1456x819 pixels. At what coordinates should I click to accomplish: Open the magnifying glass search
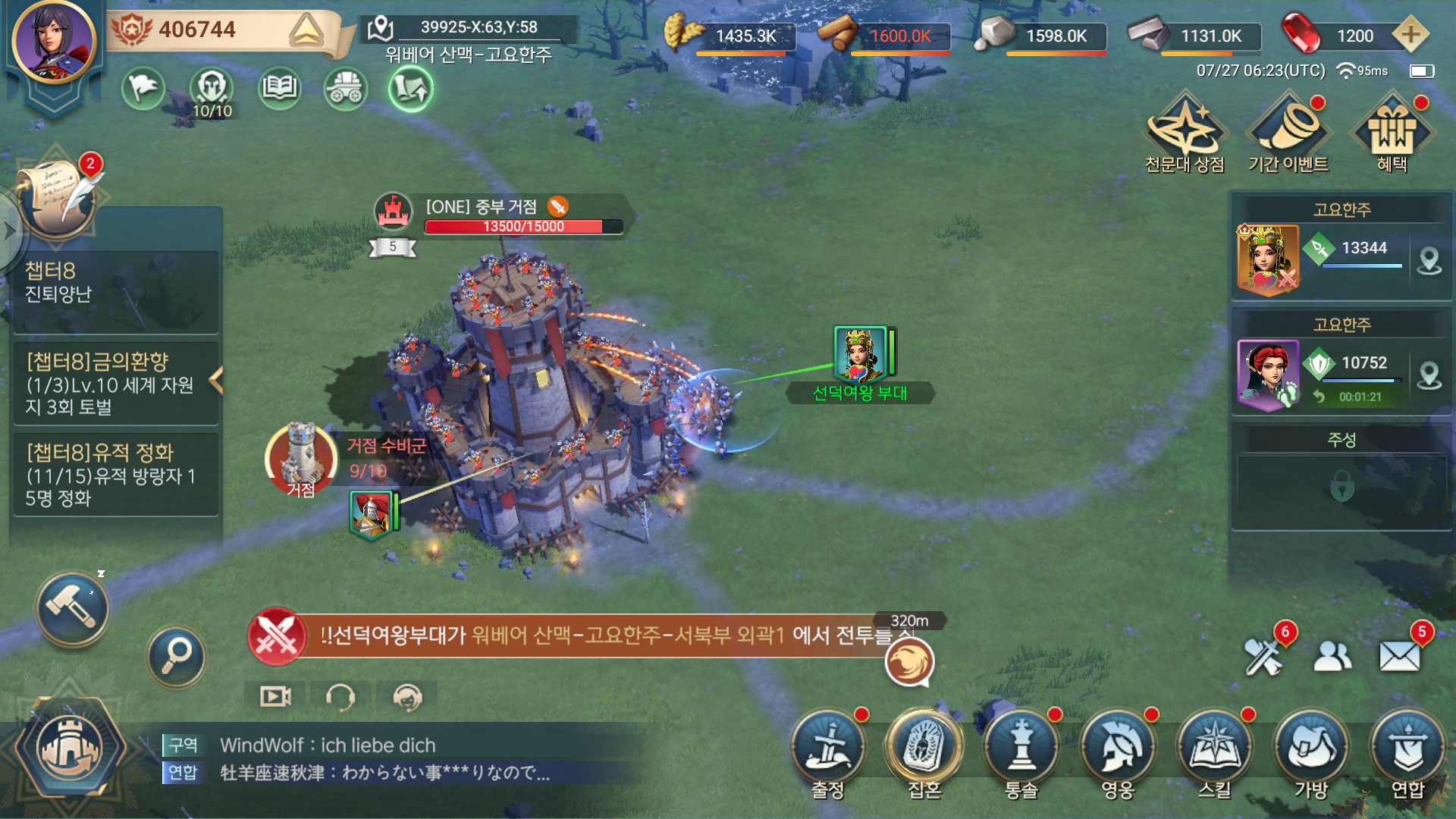click(x=176, y=656)
